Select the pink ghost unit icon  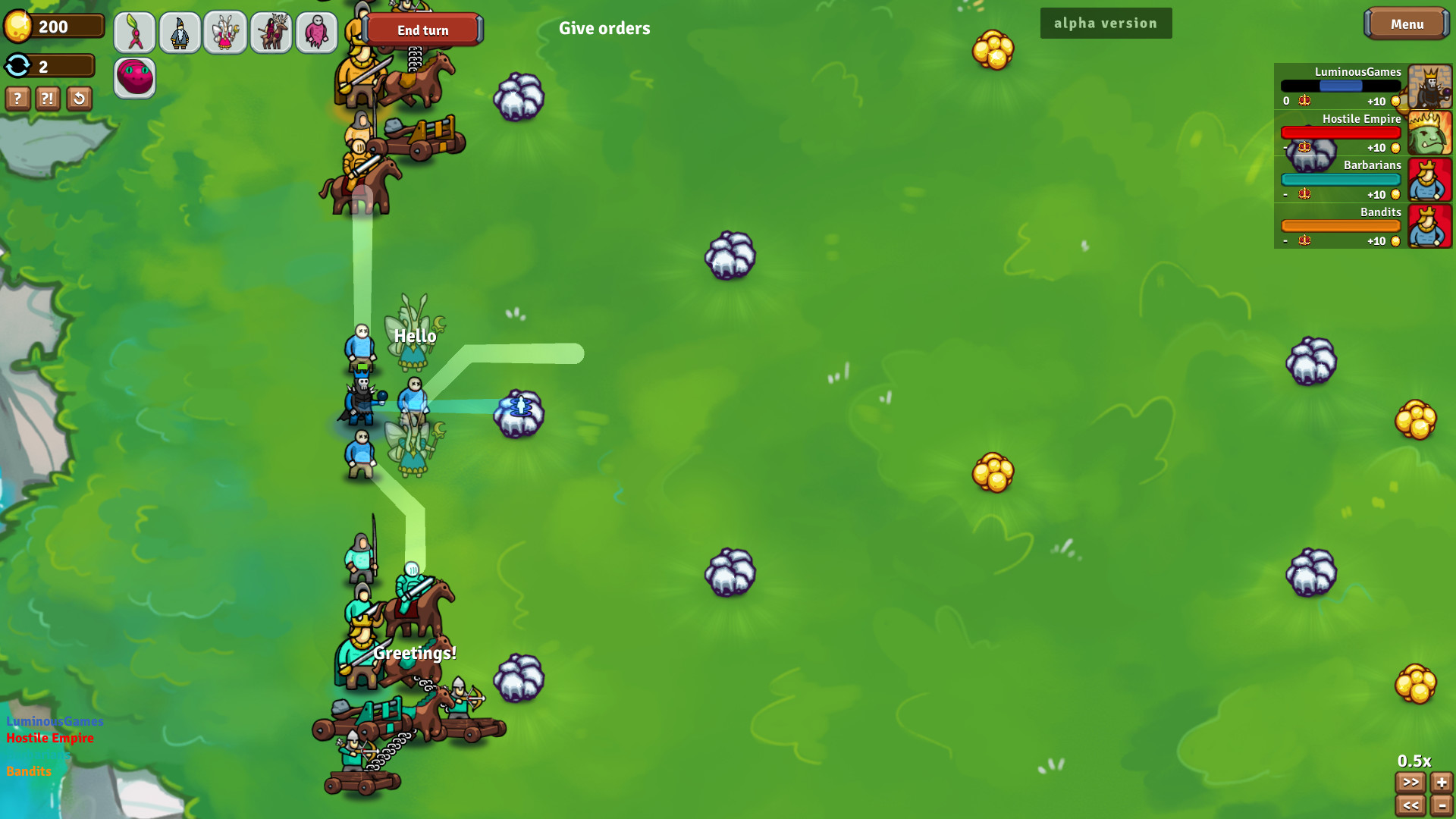(x=317, y=33)
